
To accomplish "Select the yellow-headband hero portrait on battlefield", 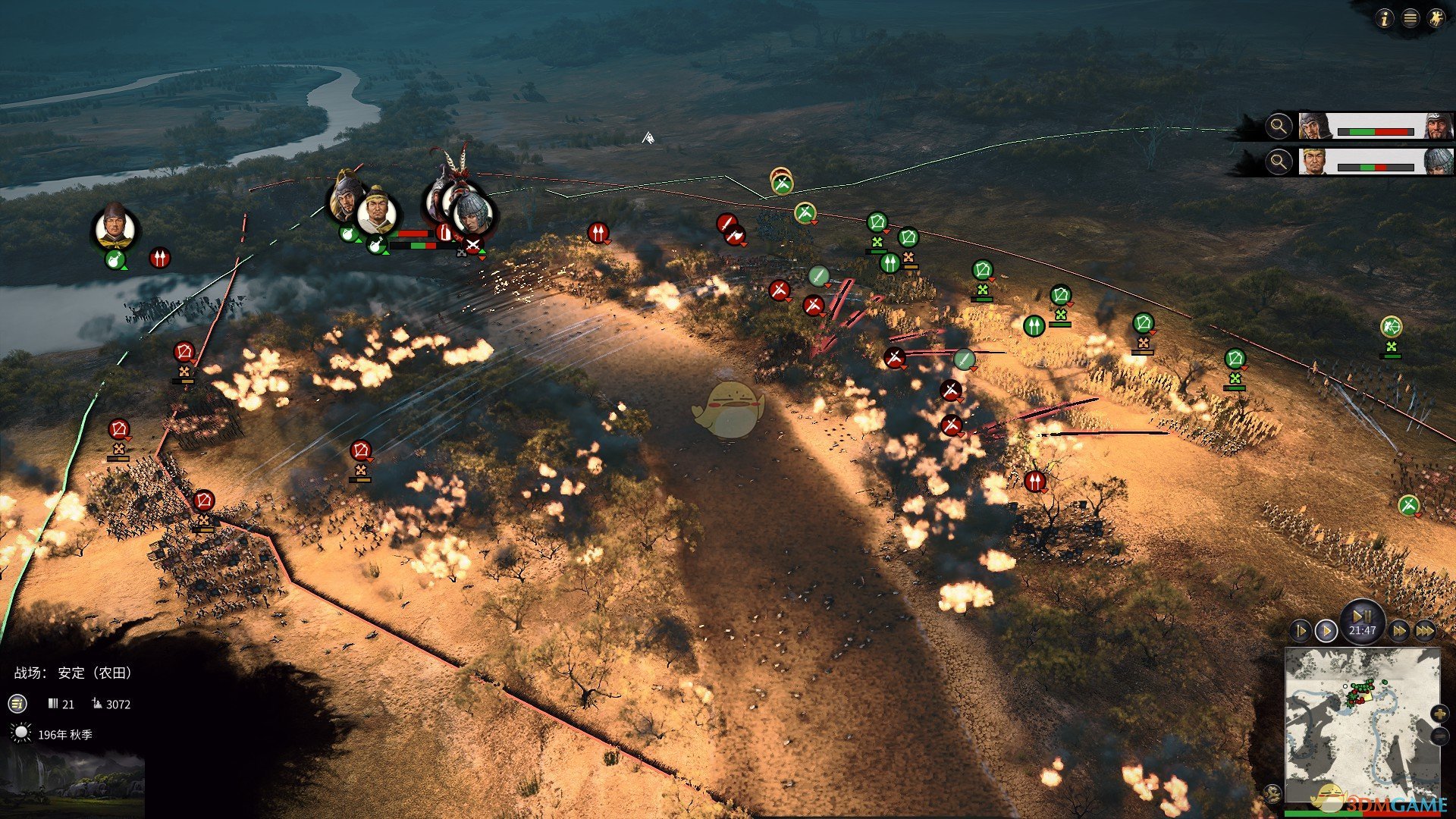I will [377, 212].
